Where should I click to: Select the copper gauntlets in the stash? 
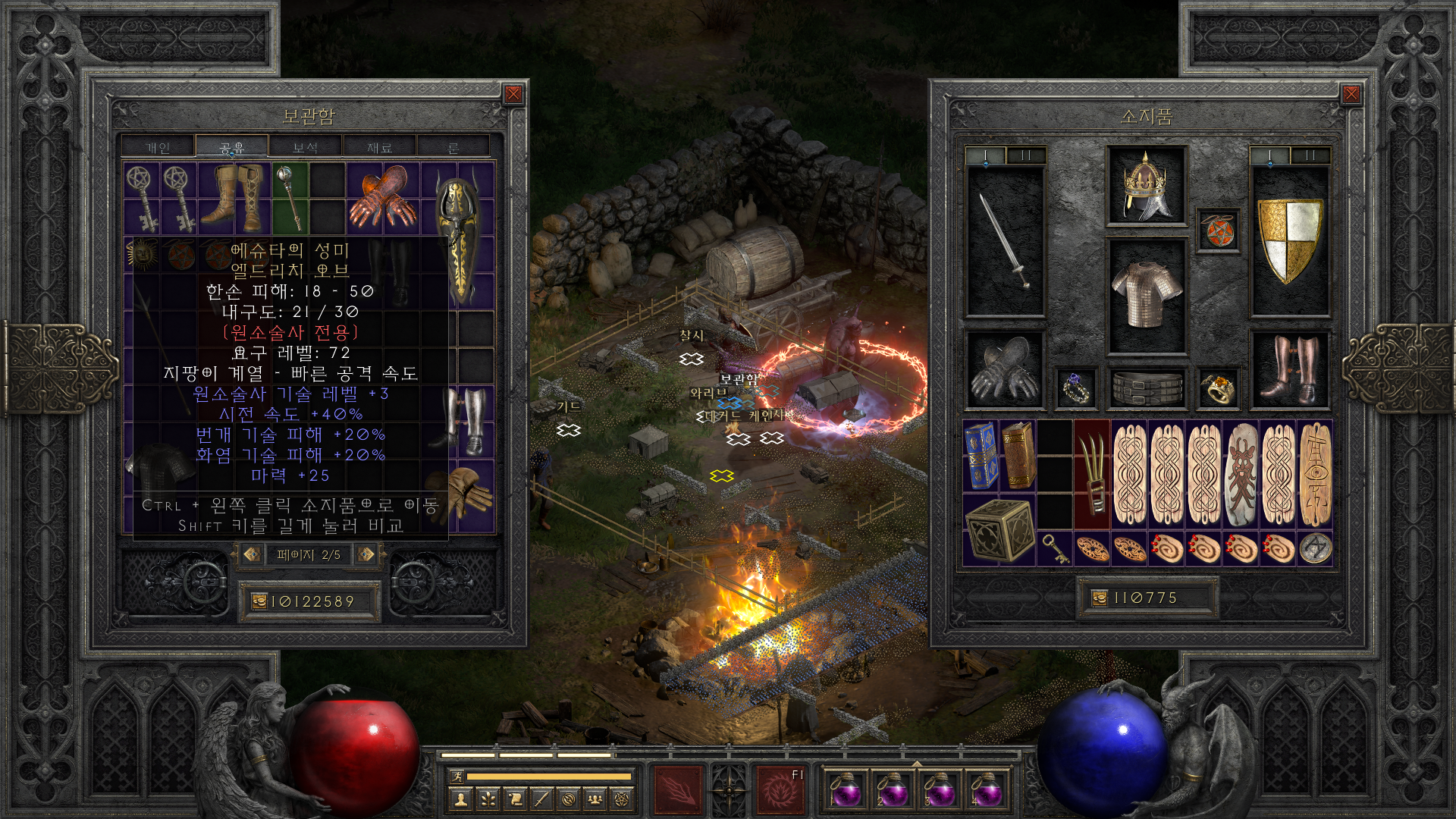(383, 197)
